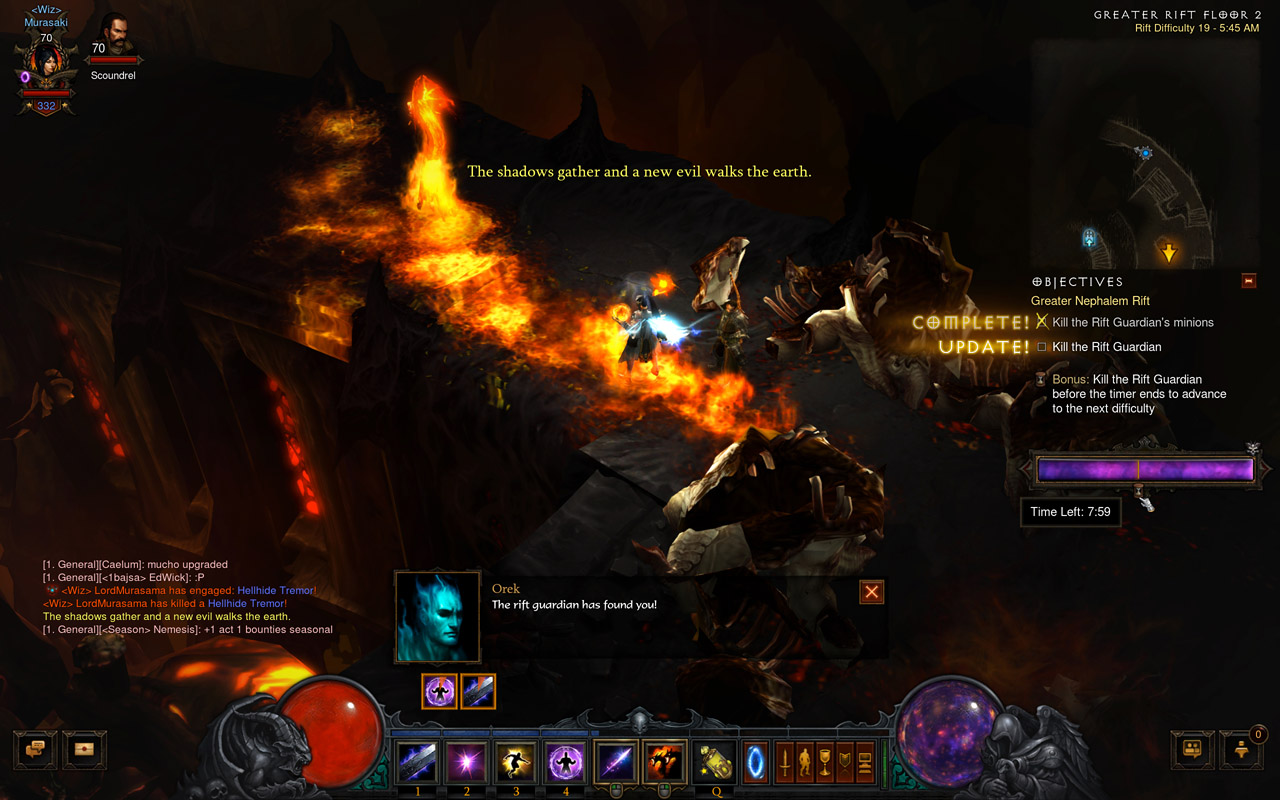Open the chat speech-bubble button
The height and width of the screenshot is (800, 1280).
[34, 749]
